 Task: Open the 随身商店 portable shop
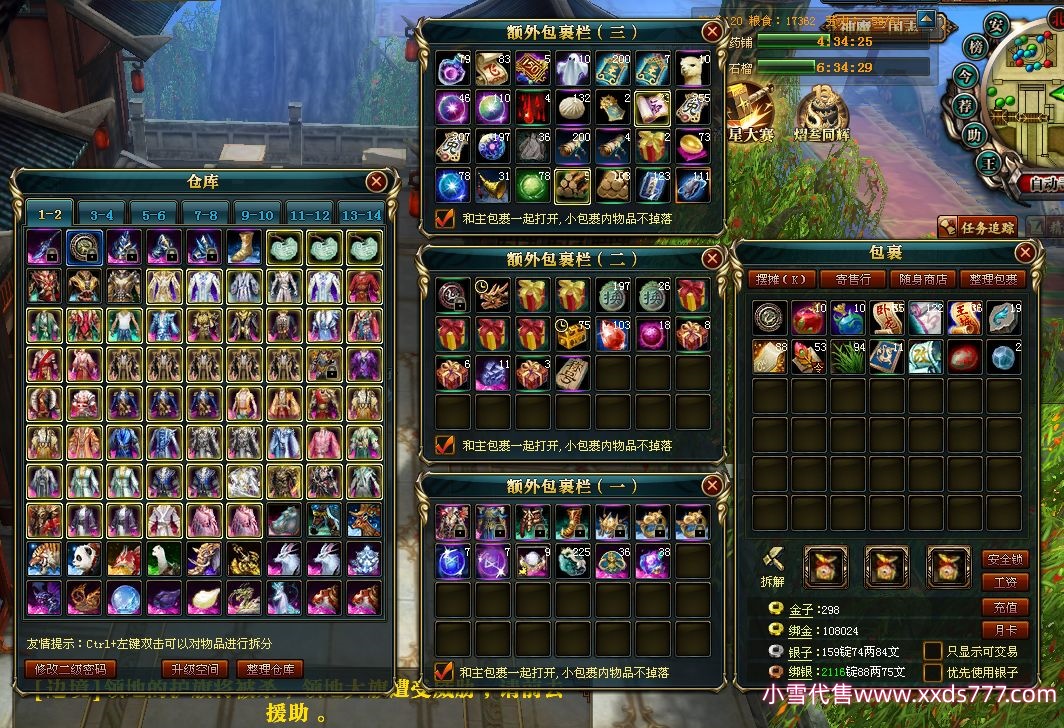pyautogui.click(x=923, y=279)
